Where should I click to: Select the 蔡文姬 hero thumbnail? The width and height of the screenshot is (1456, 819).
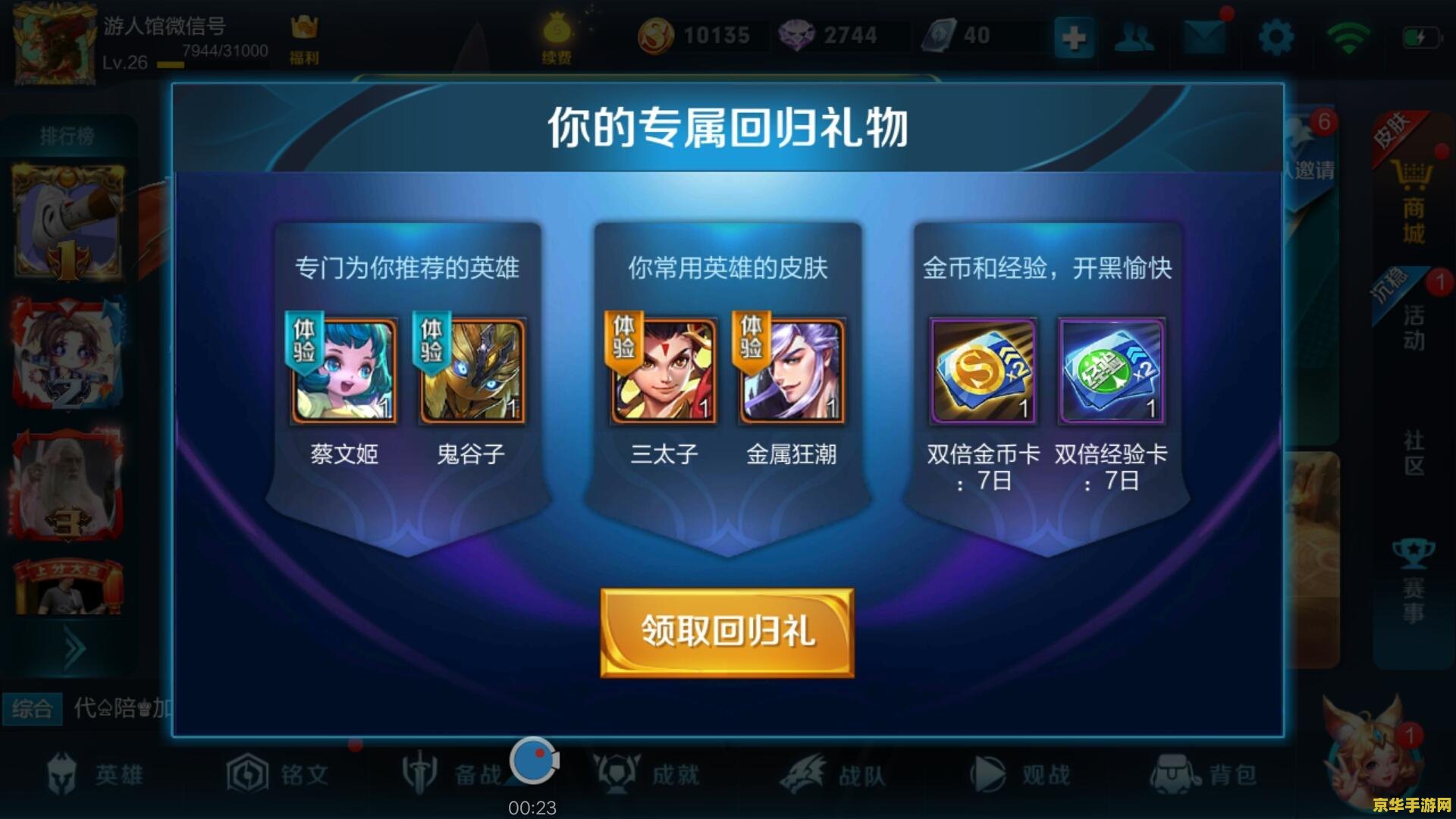343,372
